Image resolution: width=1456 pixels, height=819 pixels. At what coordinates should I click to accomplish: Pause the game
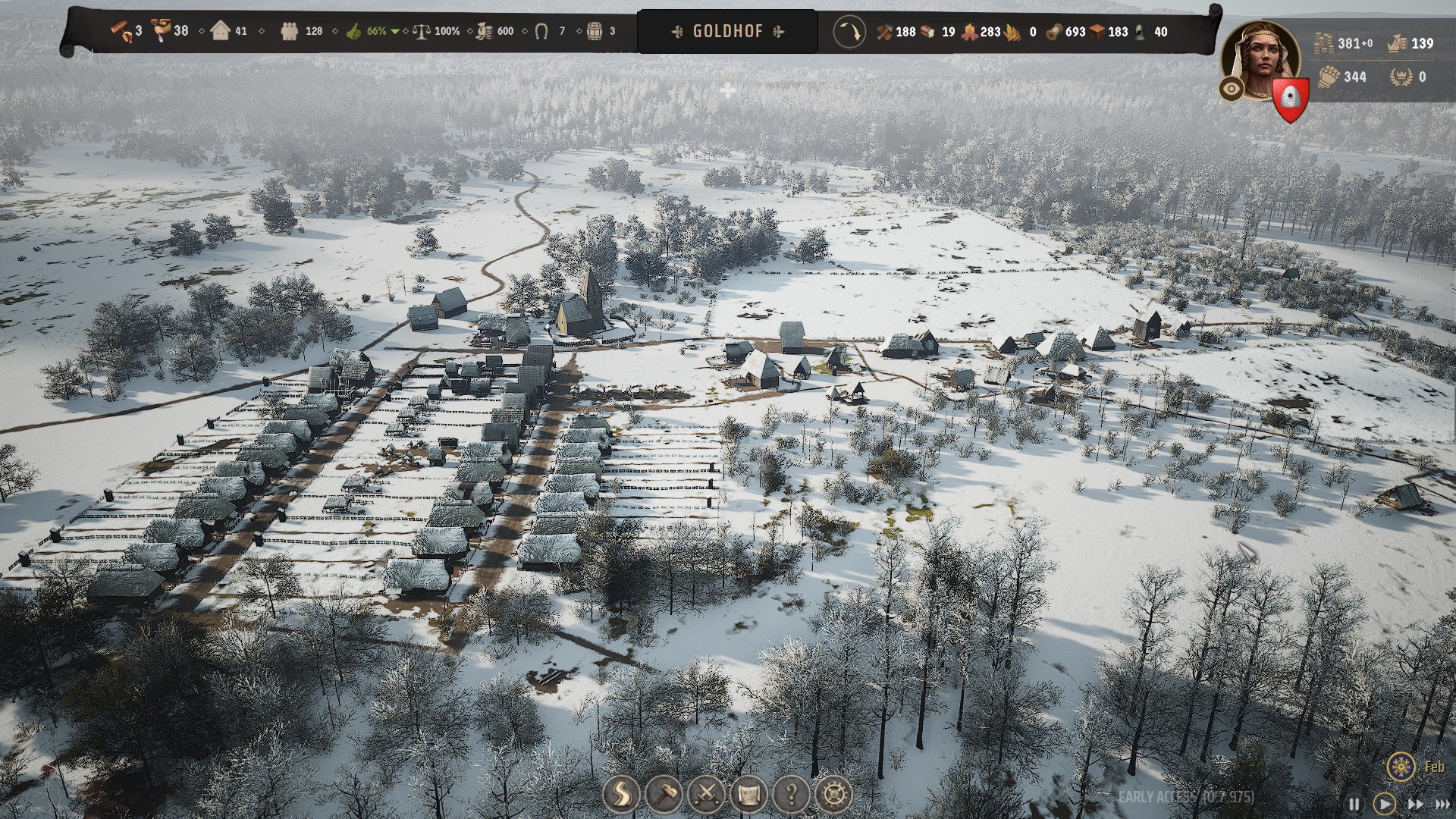pyautogui.click(x=1354, y=804)
